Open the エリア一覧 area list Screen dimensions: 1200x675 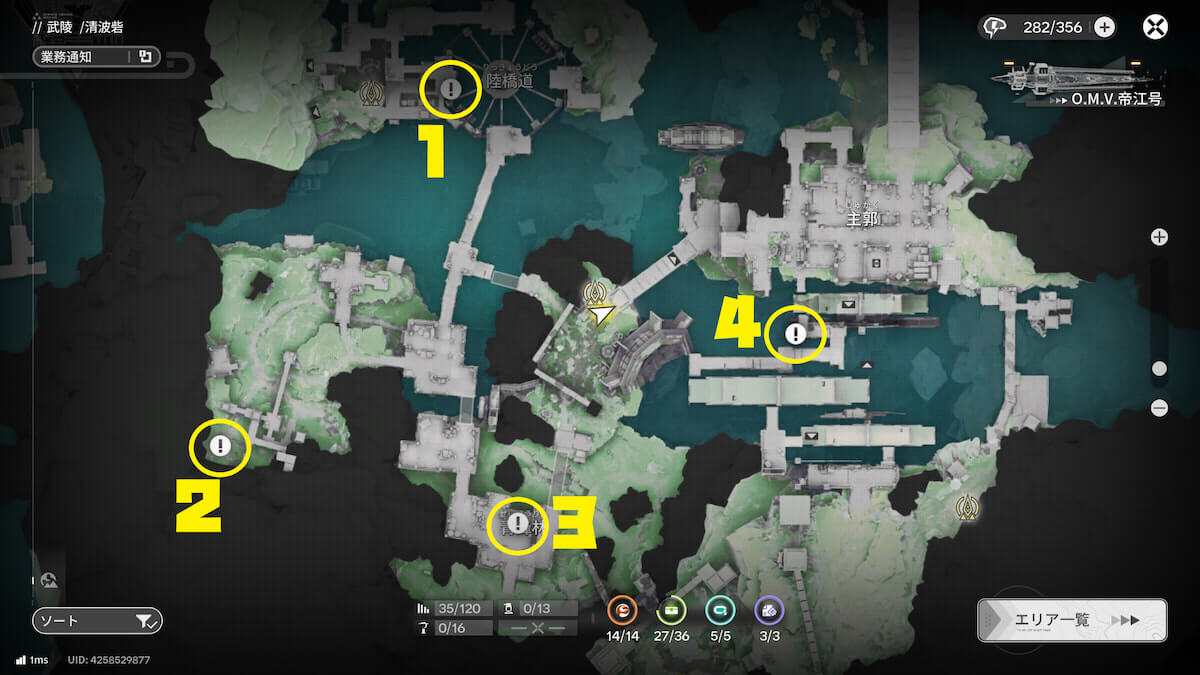click(x=1071, y=620)
